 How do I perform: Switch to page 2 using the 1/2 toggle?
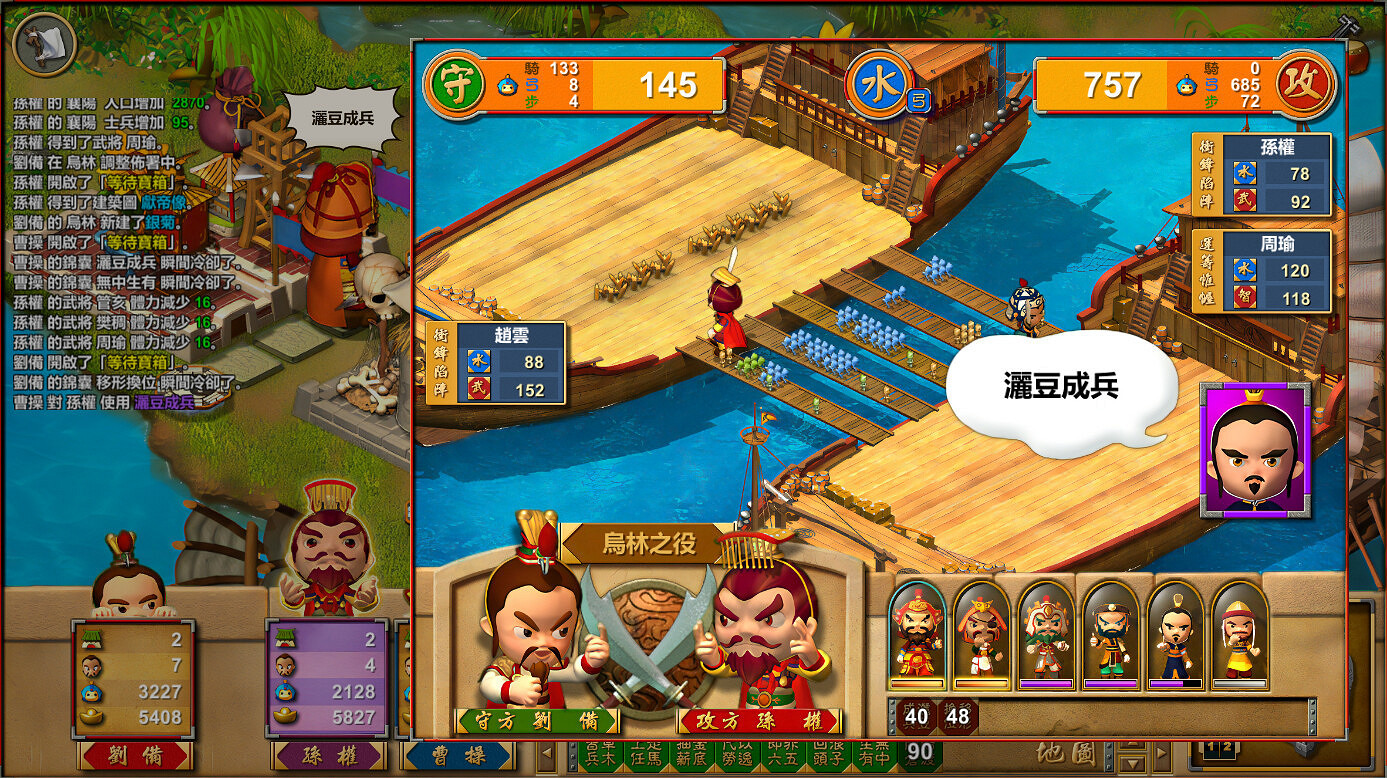1227,745
